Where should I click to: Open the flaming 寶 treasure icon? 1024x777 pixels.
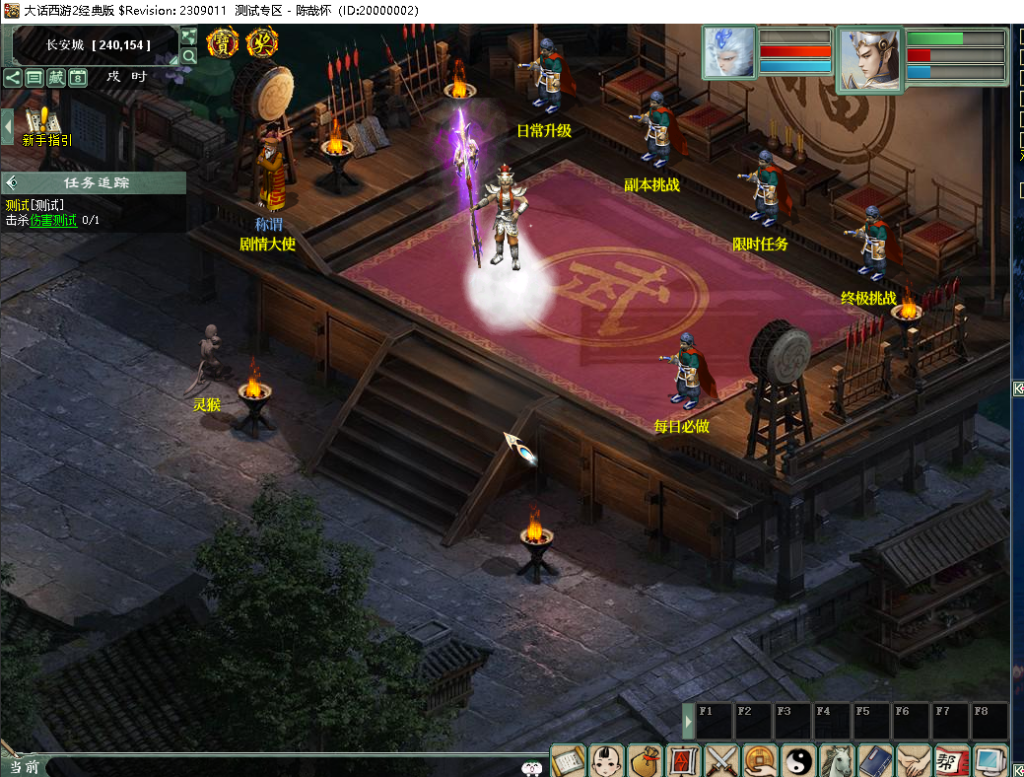point(222,43)
